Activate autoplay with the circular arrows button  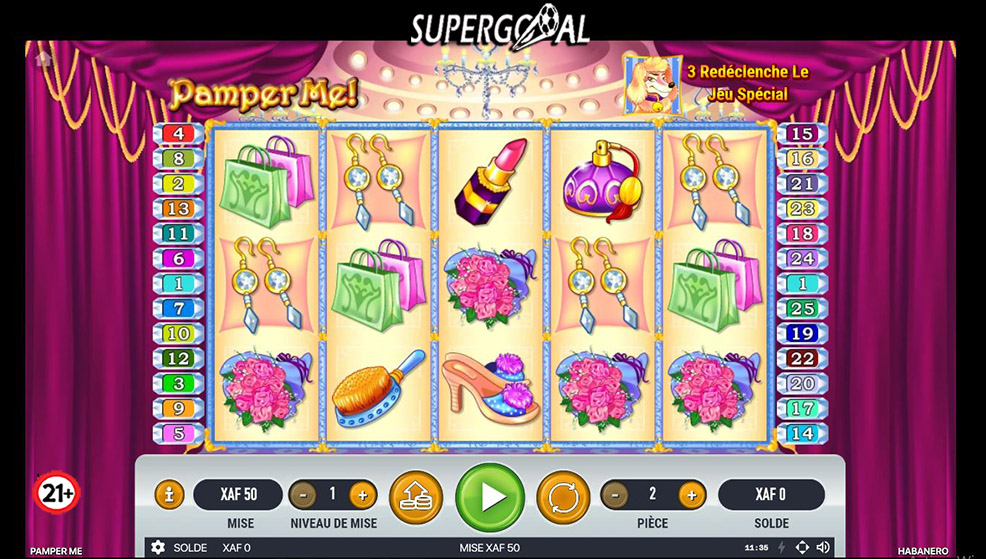563,496
